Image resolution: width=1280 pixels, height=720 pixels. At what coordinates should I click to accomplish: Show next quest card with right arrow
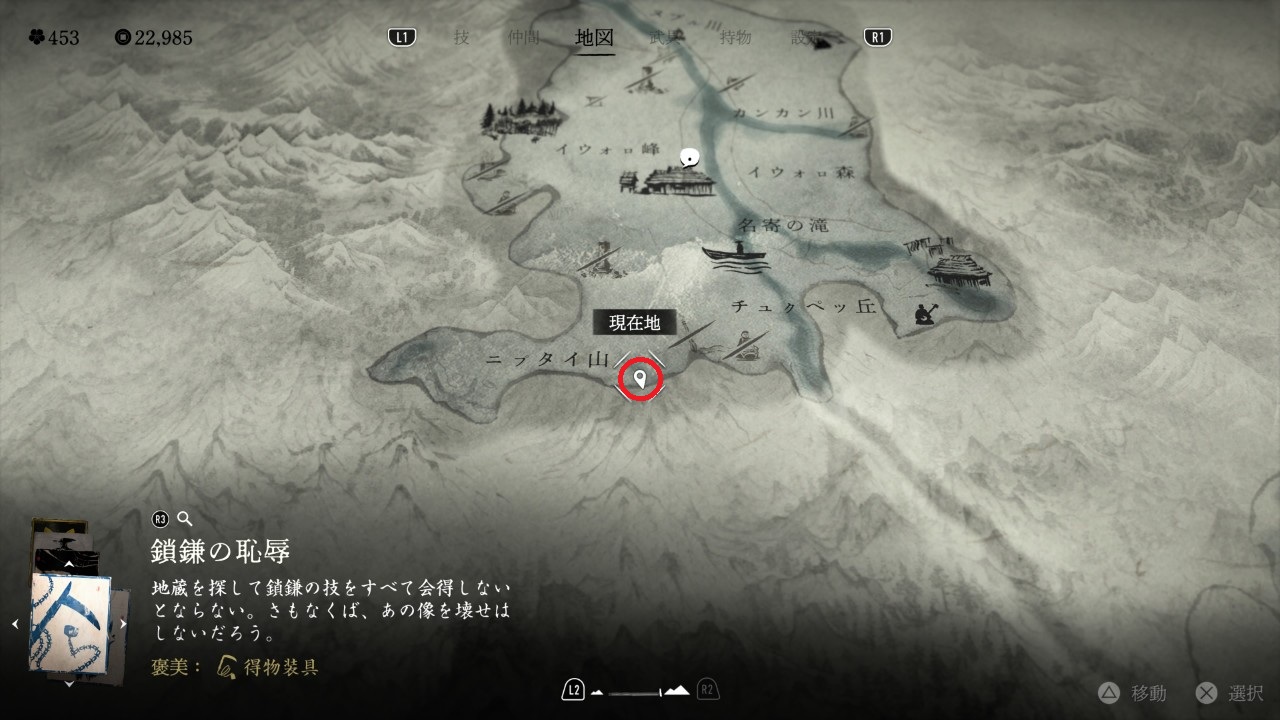coord(124,624)
